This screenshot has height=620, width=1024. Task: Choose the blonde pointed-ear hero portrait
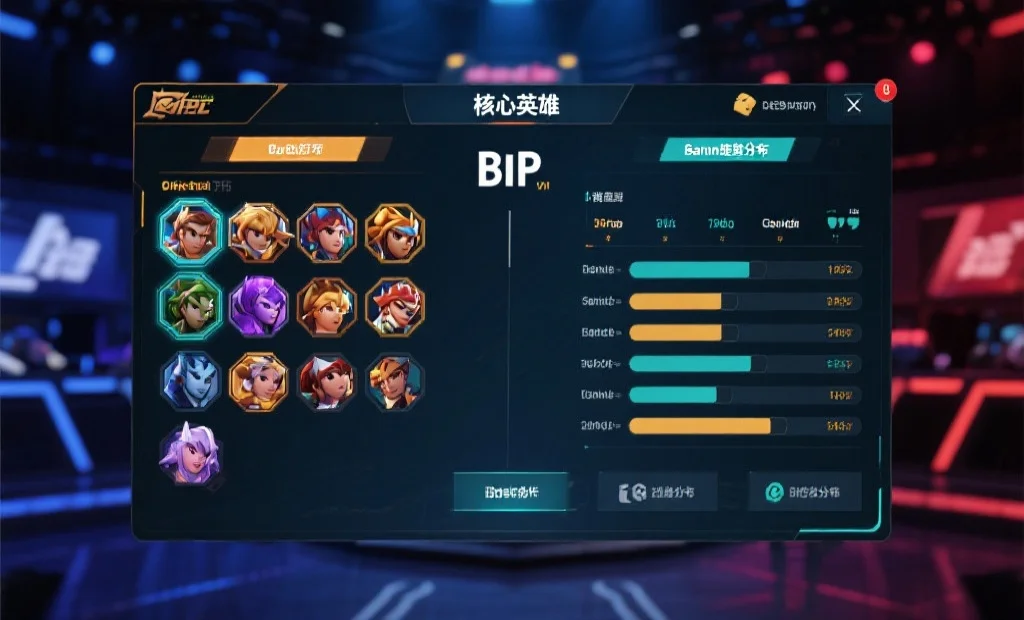tap(258, 232)
